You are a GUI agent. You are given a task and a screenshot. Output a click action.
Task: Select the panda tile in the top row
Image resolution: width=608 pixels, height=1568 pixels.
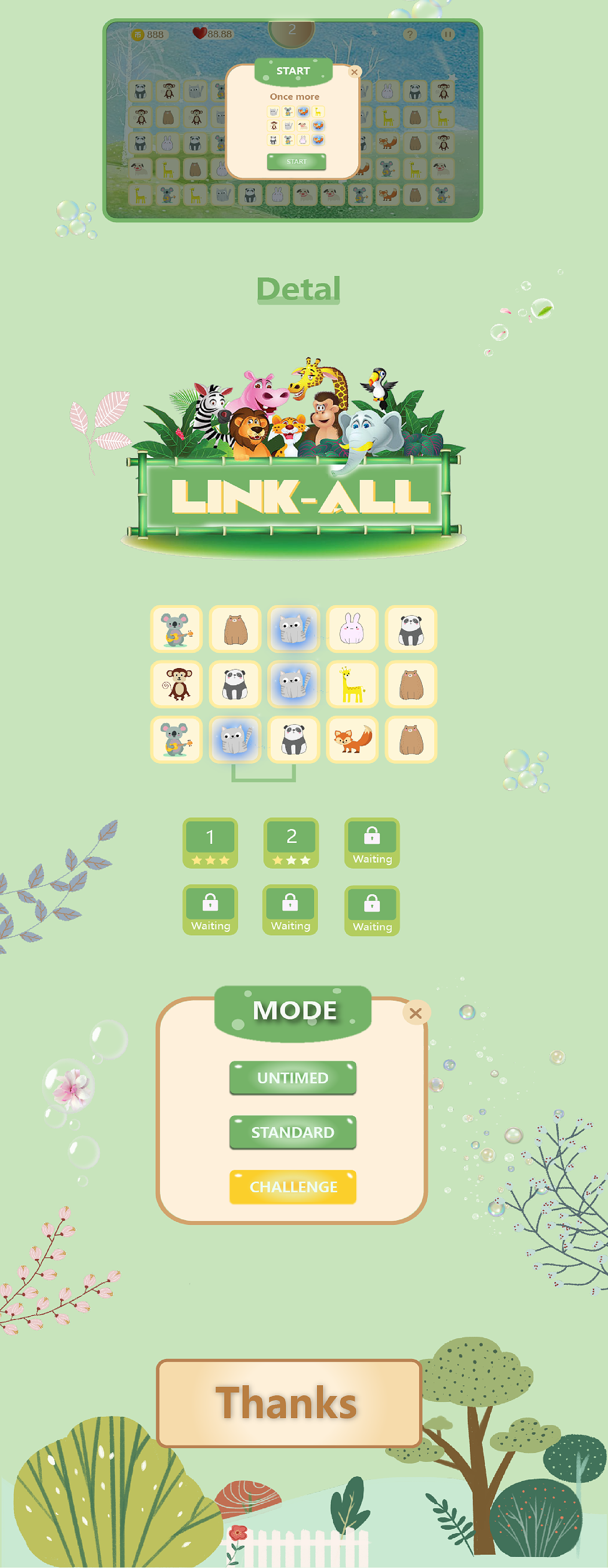coord(412,629)
